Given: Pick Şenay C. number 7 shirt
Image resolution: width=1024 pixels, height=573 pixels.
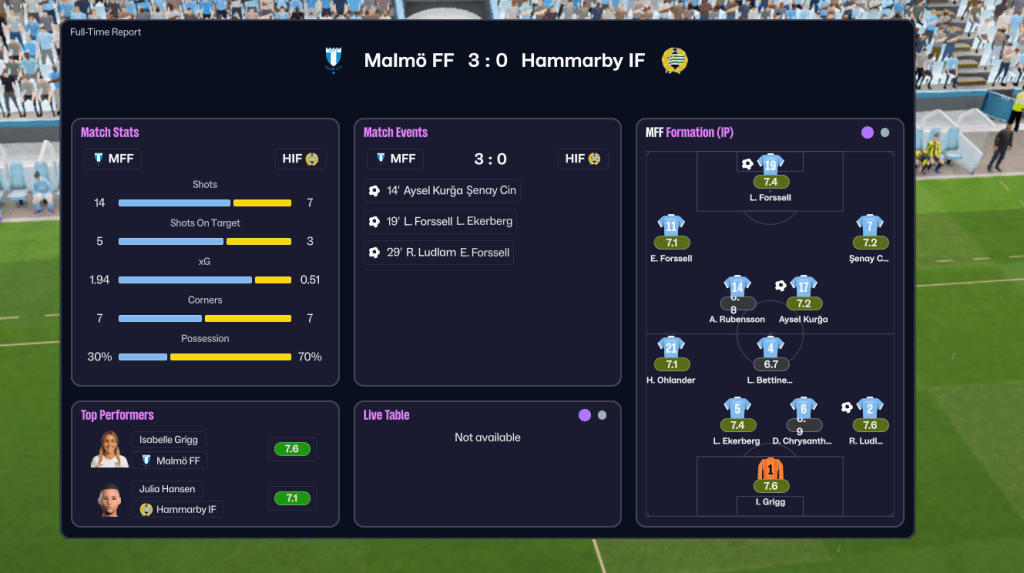Looking at the screenshot, I should [x=870, y=226].
